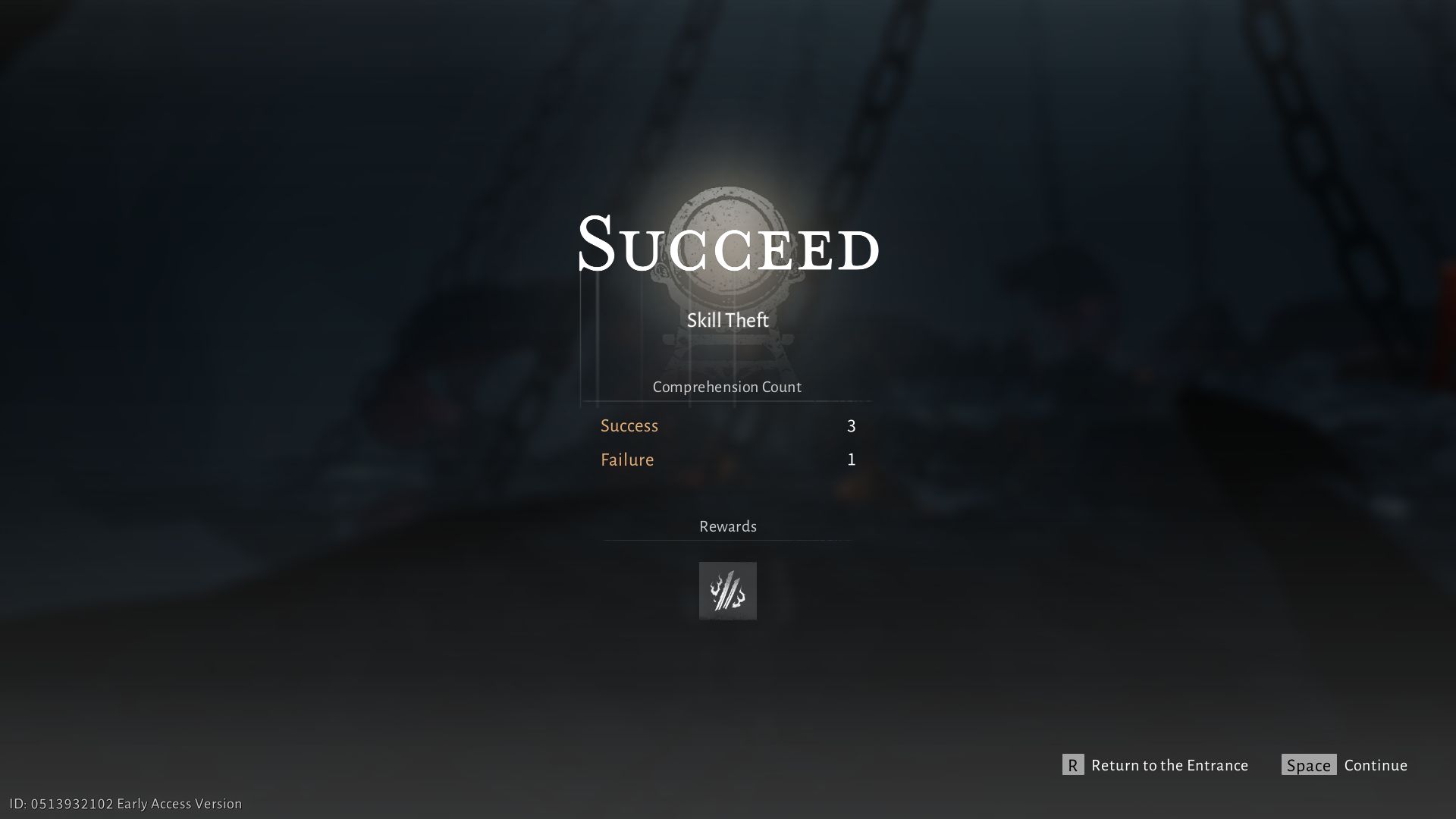1456x819 pixels.
Task: Click Return to the Entrance
Action: [x=1169, y=766]
